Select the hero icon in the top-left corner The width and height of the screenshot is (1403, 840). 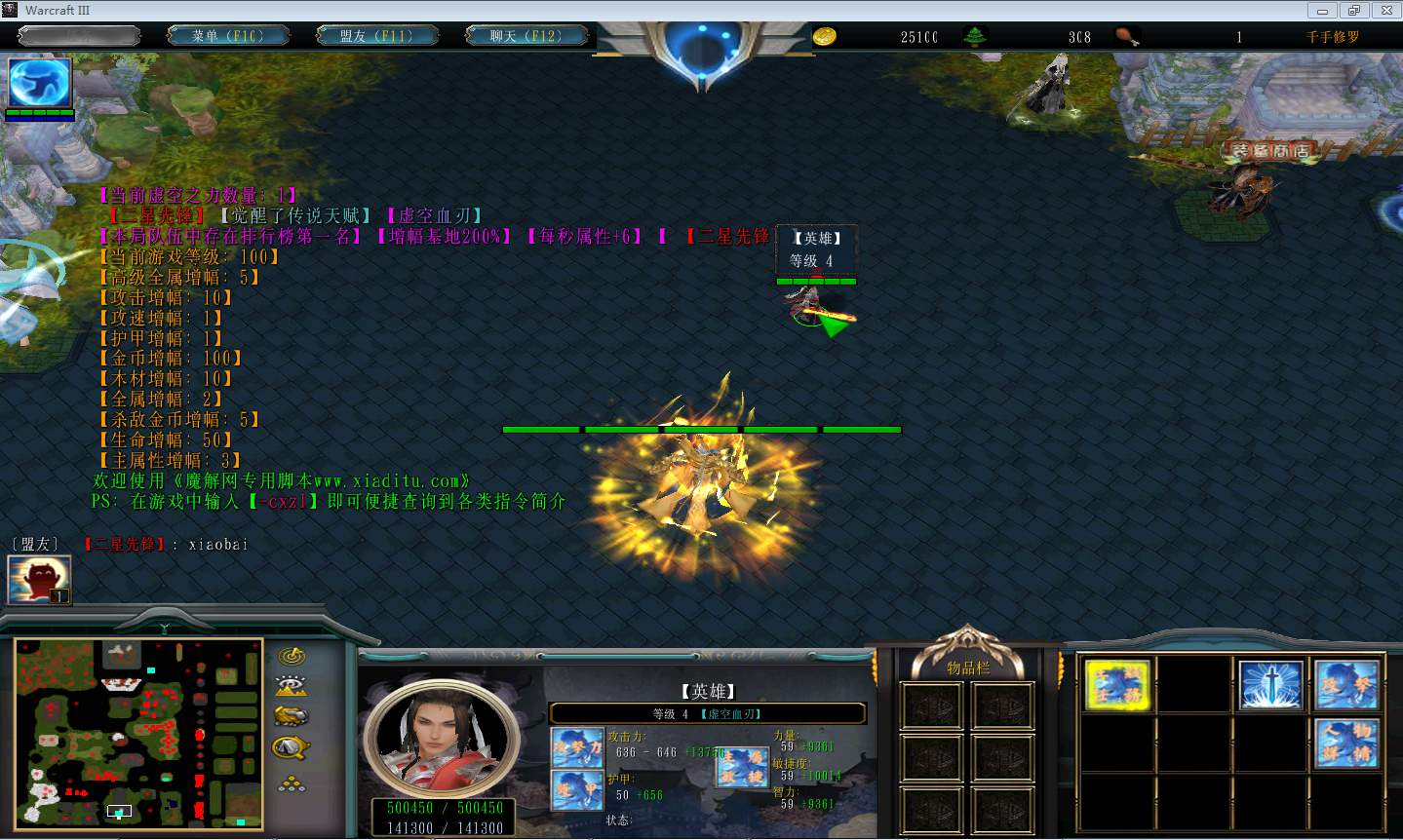[x=40, y=83]
